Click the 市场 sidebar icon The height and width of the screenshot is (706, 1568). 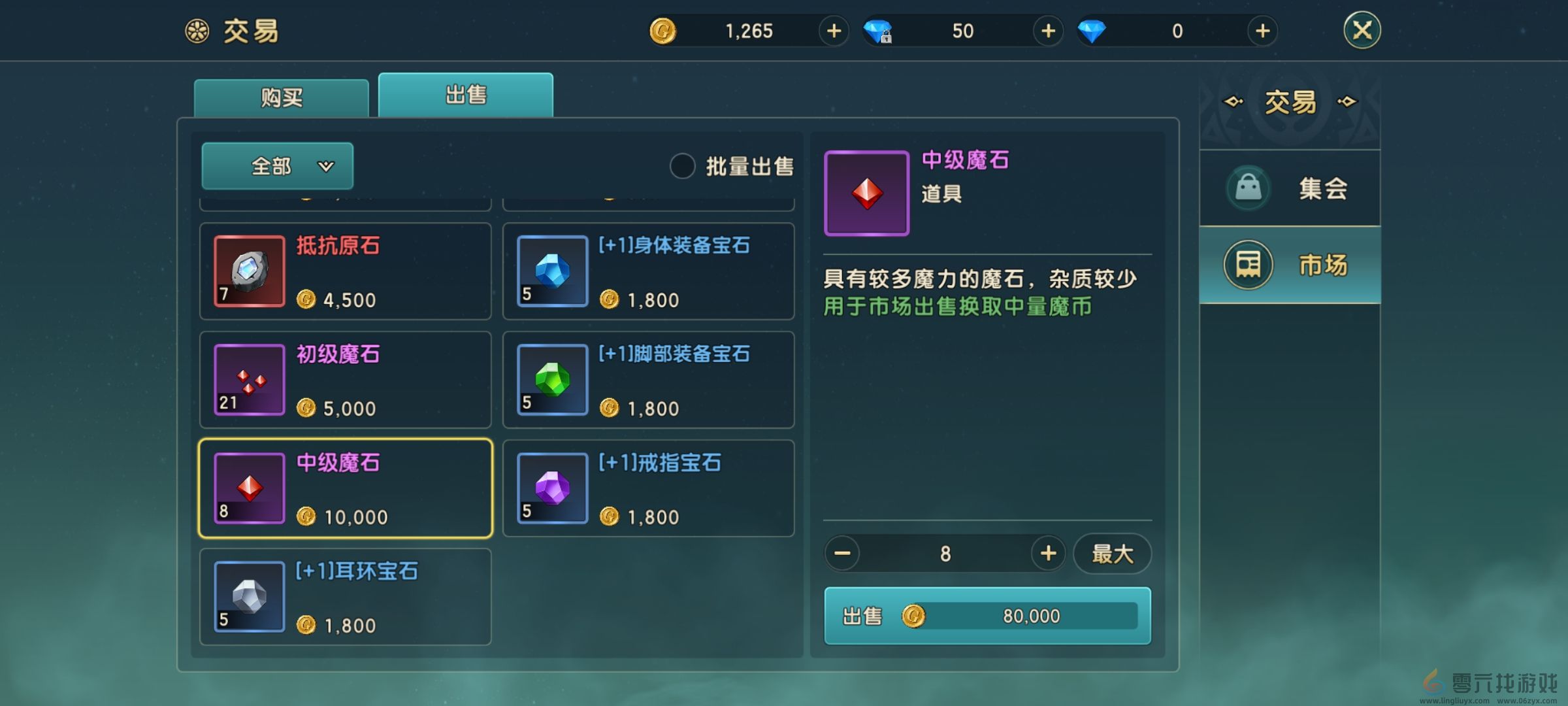click(x=1248, y=264)
